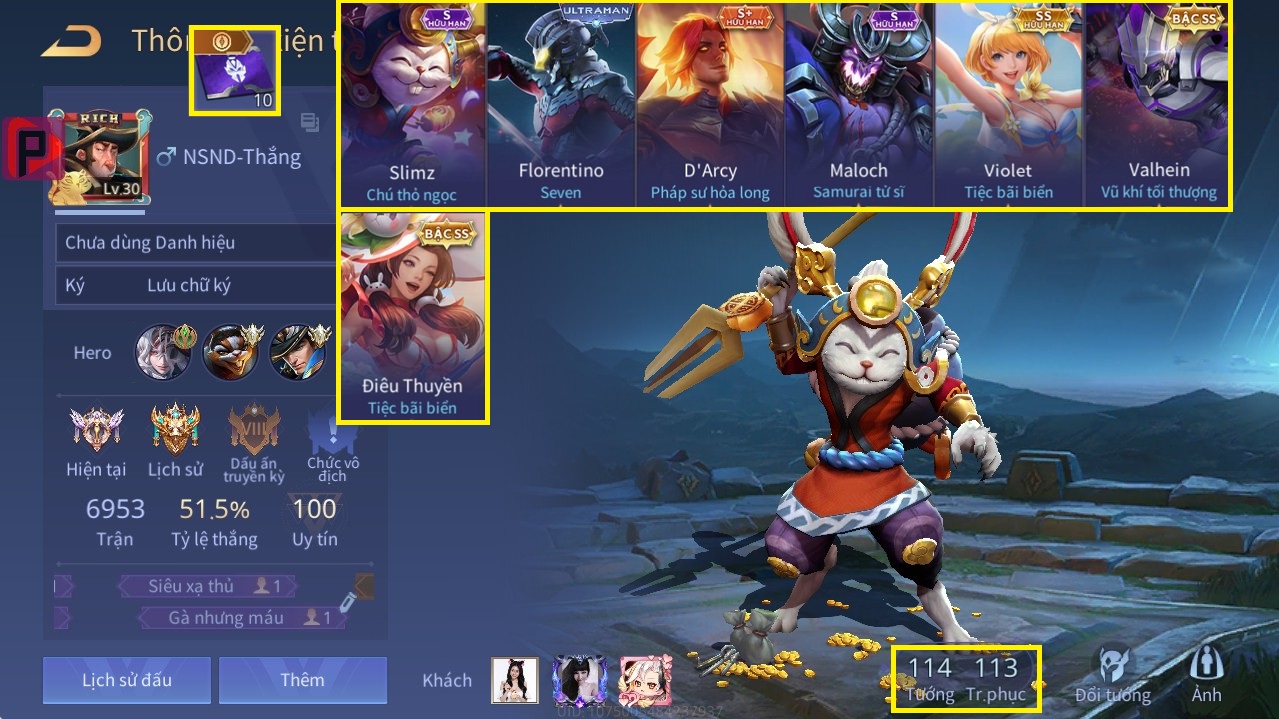Open the Violet Tiệc bãi biển skin card
1279x719 pixels.
1008,105
